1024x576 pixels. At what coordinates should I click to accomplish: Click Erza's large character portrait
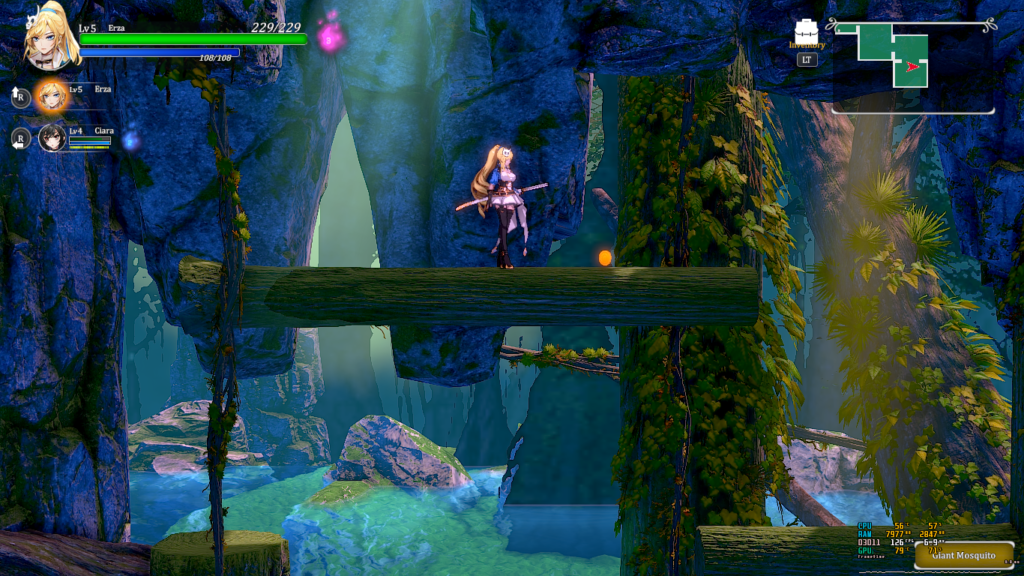pyautogui.click(x=52, y=36)
